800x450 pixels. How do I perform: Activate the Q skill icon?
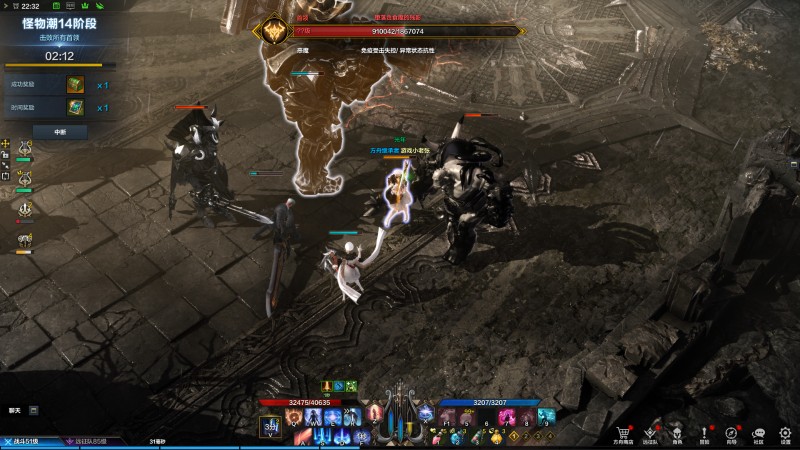click(294, 416)
